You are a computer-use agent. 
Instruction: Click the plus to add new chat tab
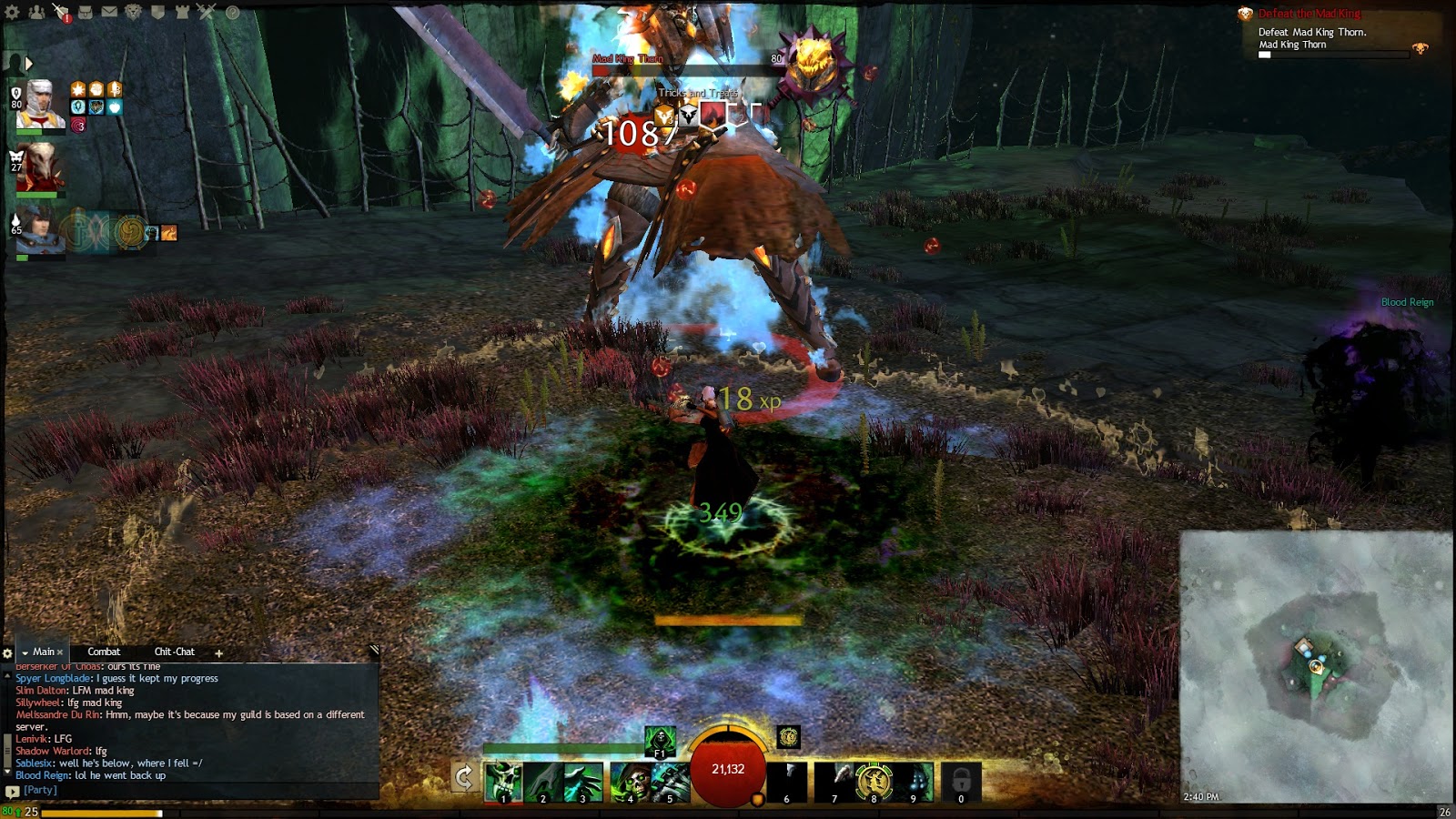point(218,652)
